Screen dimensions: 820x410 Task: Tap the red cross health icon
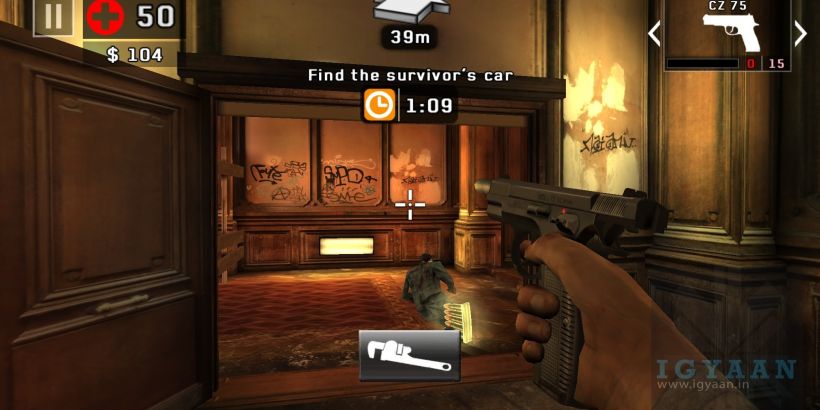coord(103,17)
